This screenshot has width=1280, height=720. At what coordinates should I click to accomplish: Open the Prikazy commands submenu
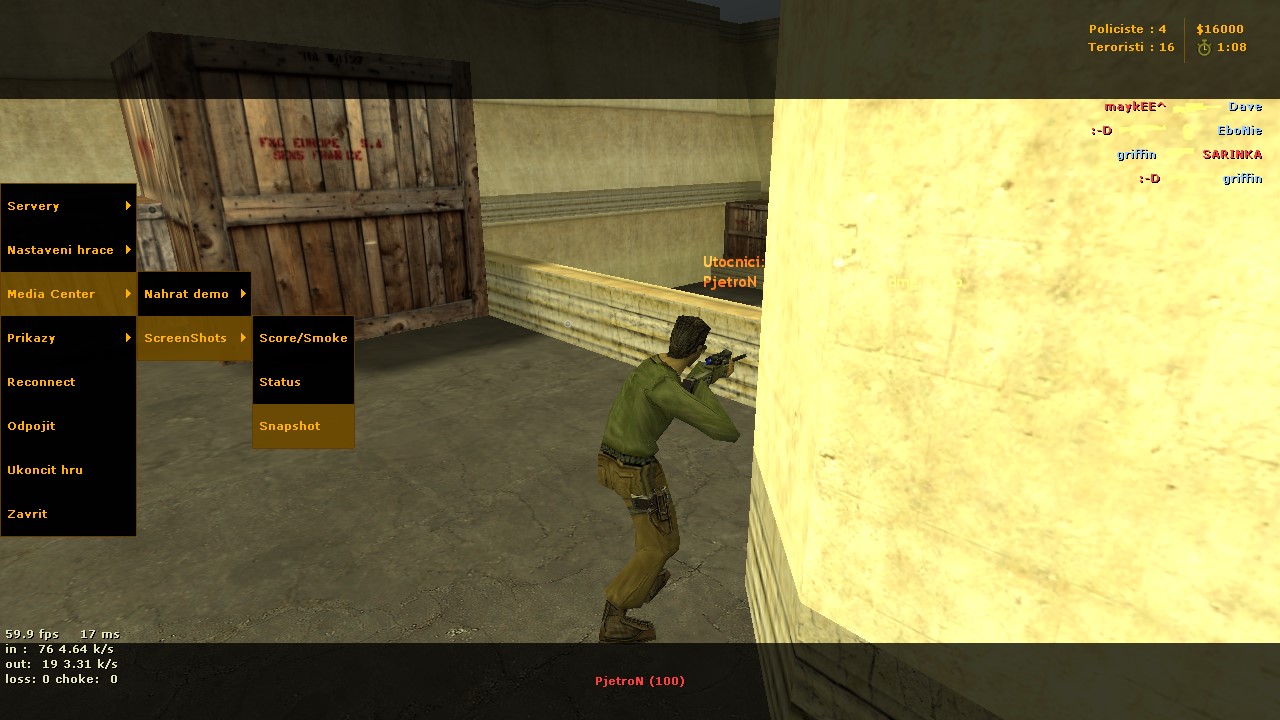coord(68,338)
